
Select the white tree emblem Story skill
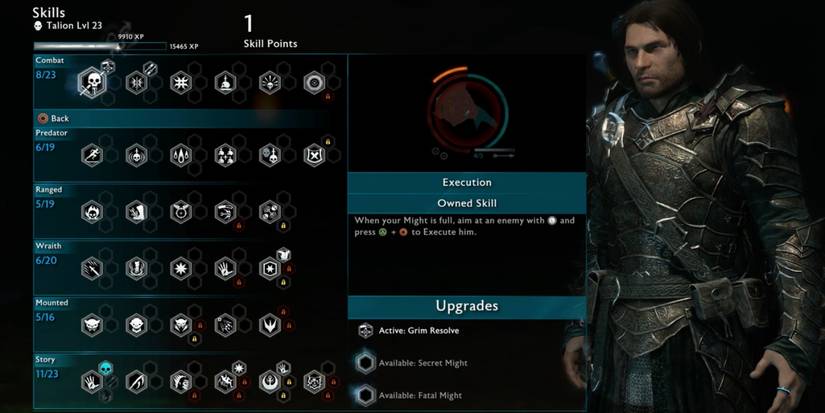[270, 381]
